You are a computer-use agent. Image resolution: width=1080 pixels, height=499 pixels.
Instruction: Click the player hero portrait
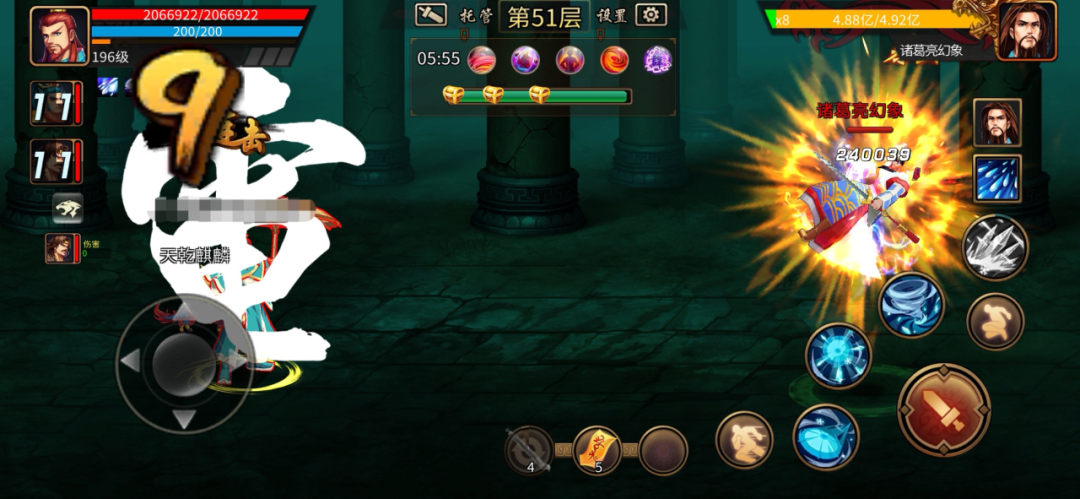click(59, 35)
